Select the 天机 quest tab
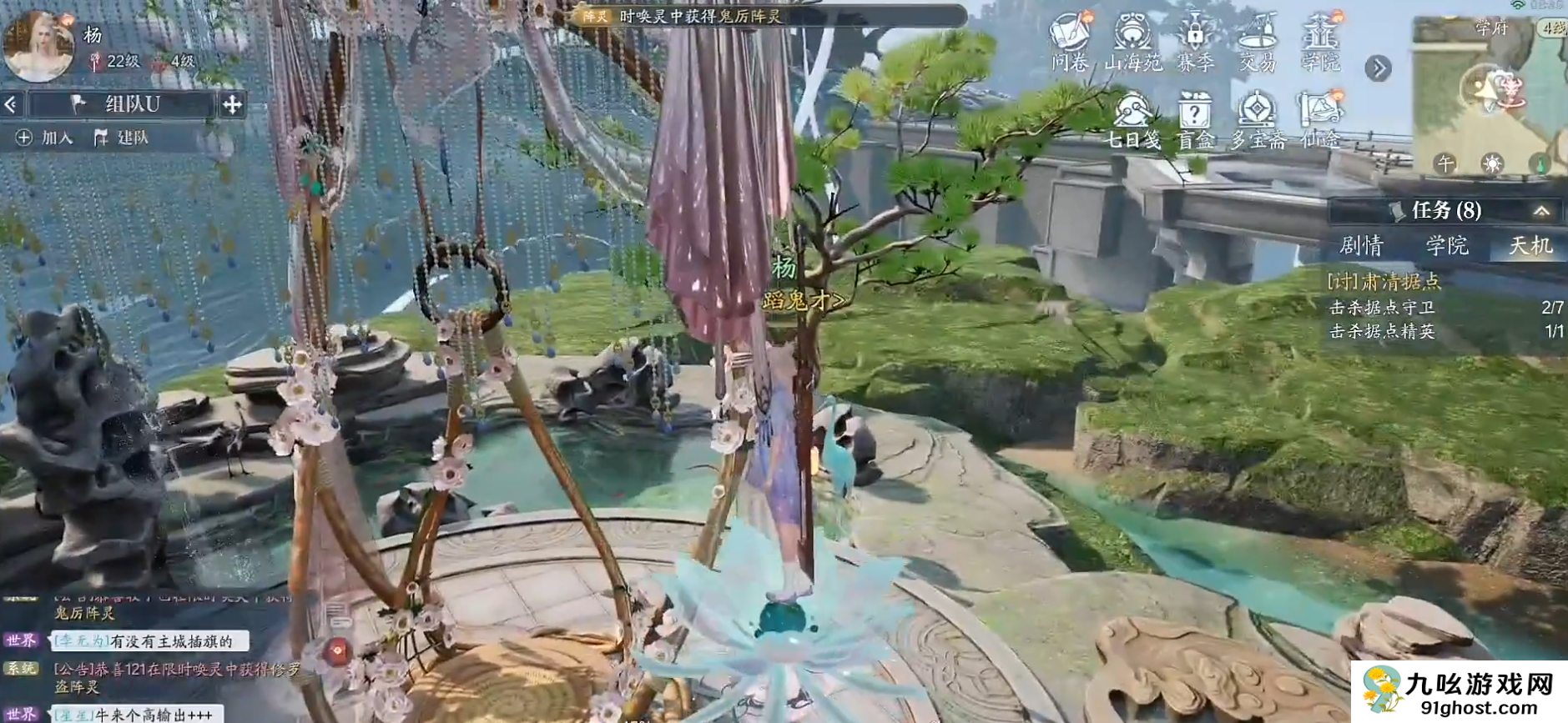The image size is (1568, 723). 1530,246
